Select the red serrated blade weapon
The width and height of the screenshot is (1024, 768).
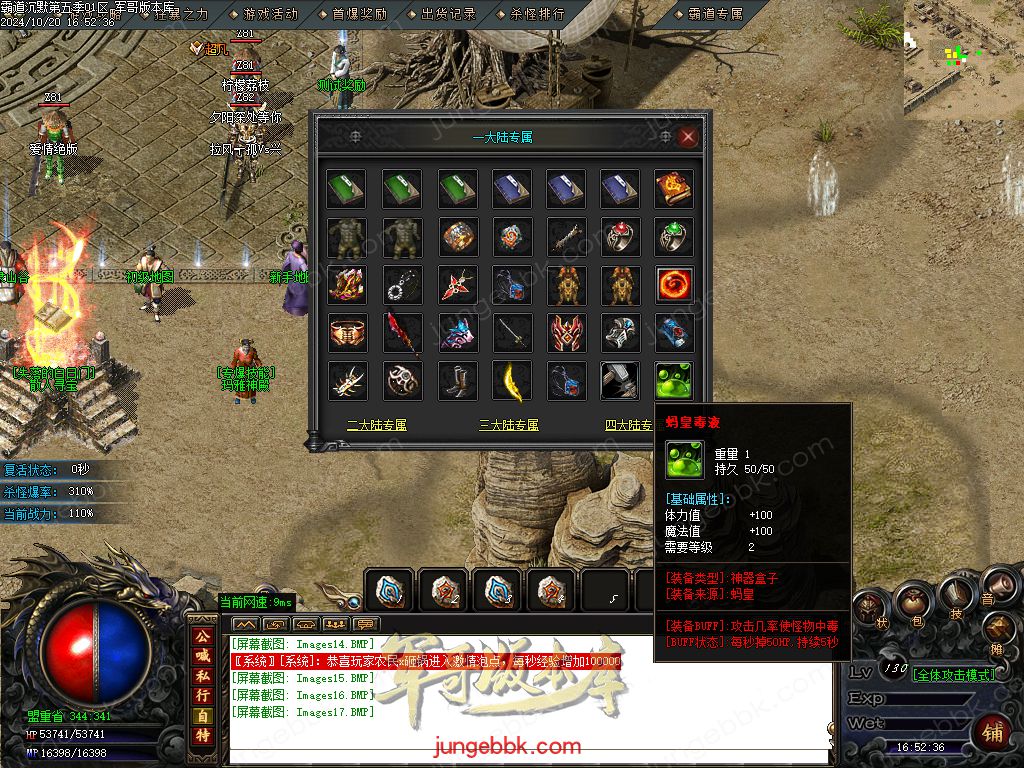tap(404, 333)
